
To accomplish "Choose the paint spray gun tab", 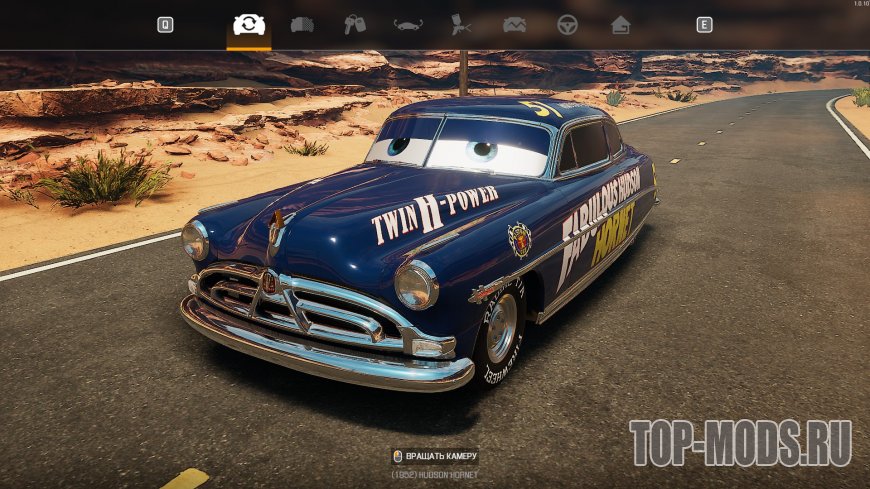I will point(461,25).
